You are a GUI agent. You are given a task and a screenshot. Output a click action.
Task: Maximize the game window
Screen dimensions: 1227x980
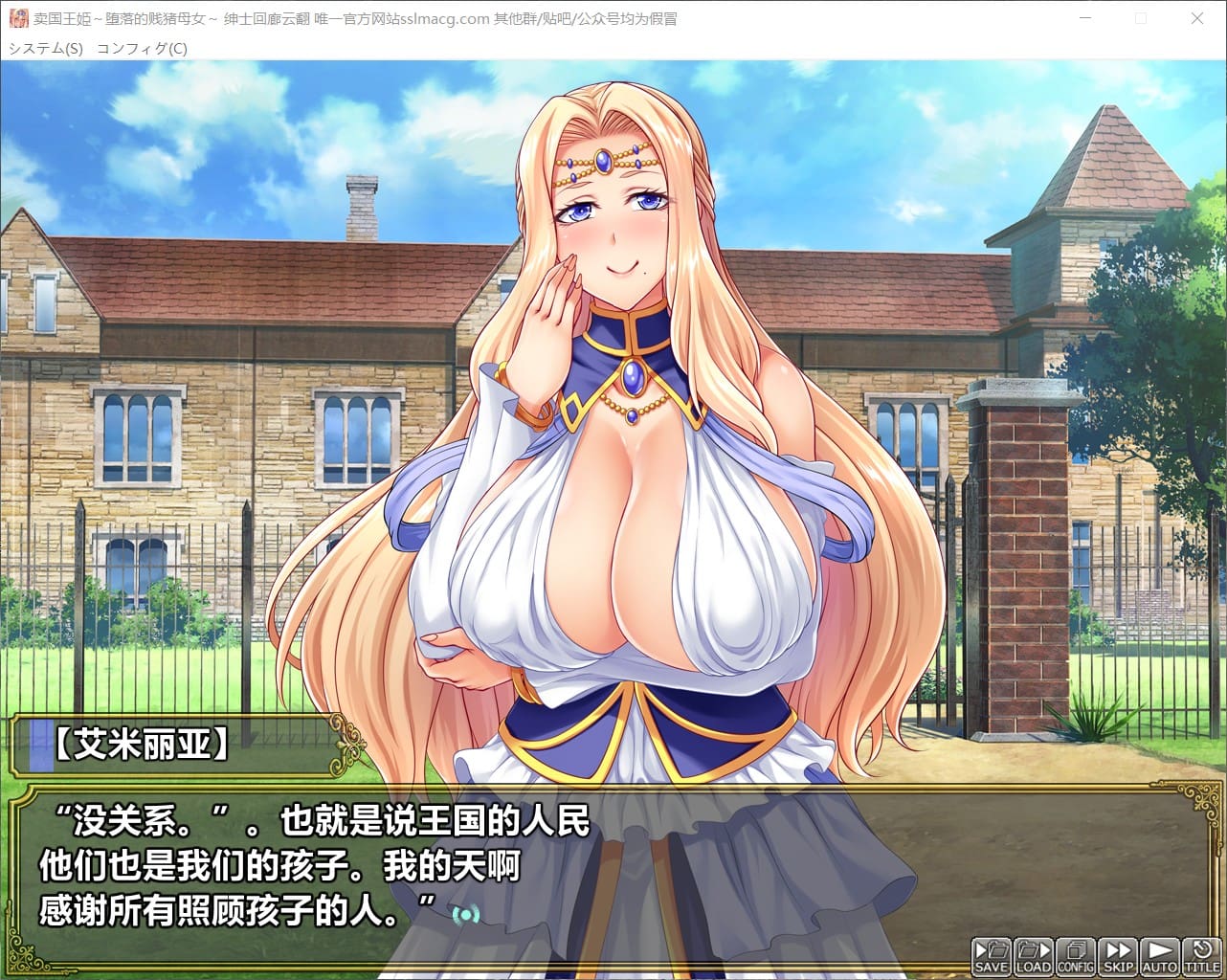[1141, 18]
